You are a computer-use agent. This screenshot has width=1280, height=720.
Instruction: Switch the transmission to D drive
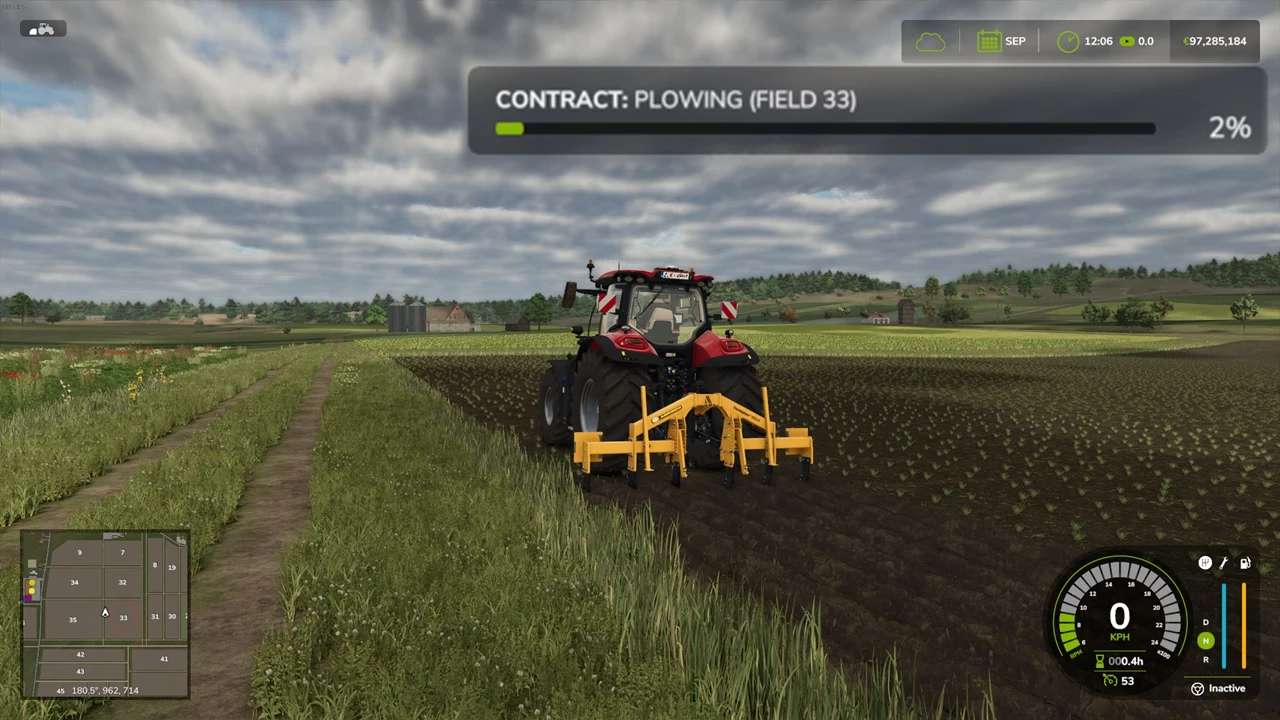coord(1205,623)
